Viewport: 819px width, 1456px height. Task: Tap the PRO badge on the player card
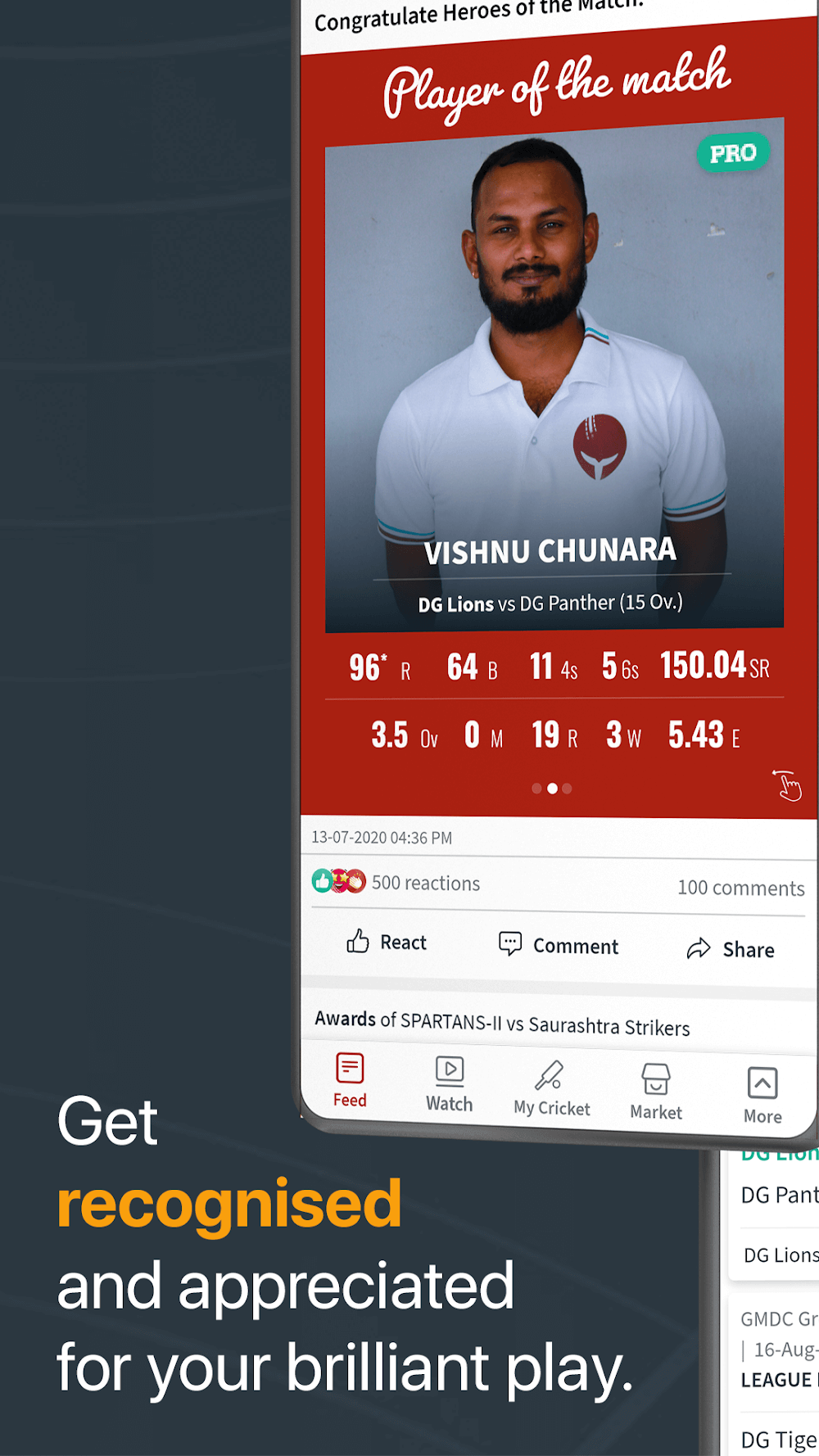coord(732,153)
